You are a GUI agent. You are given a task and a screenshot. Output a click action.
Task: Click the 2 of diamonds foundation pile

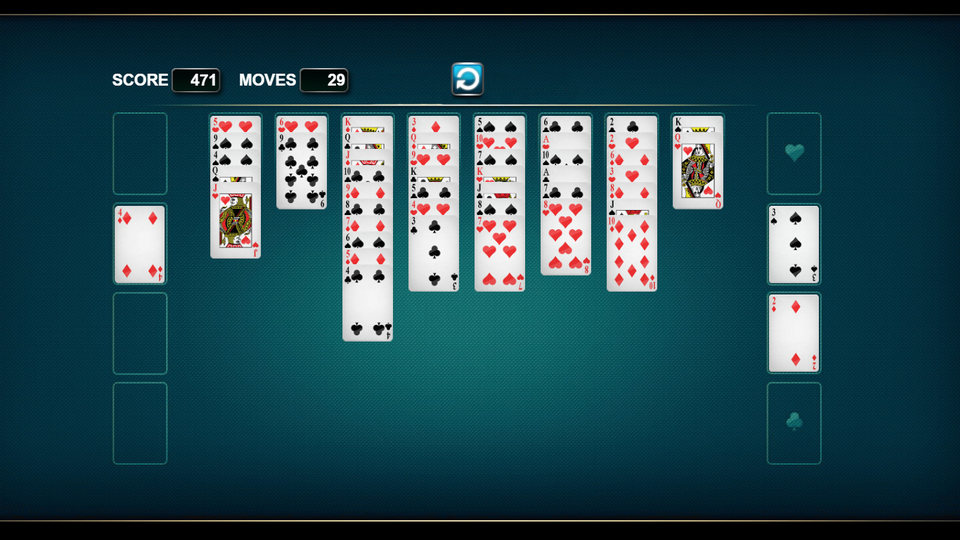point(794,333)
